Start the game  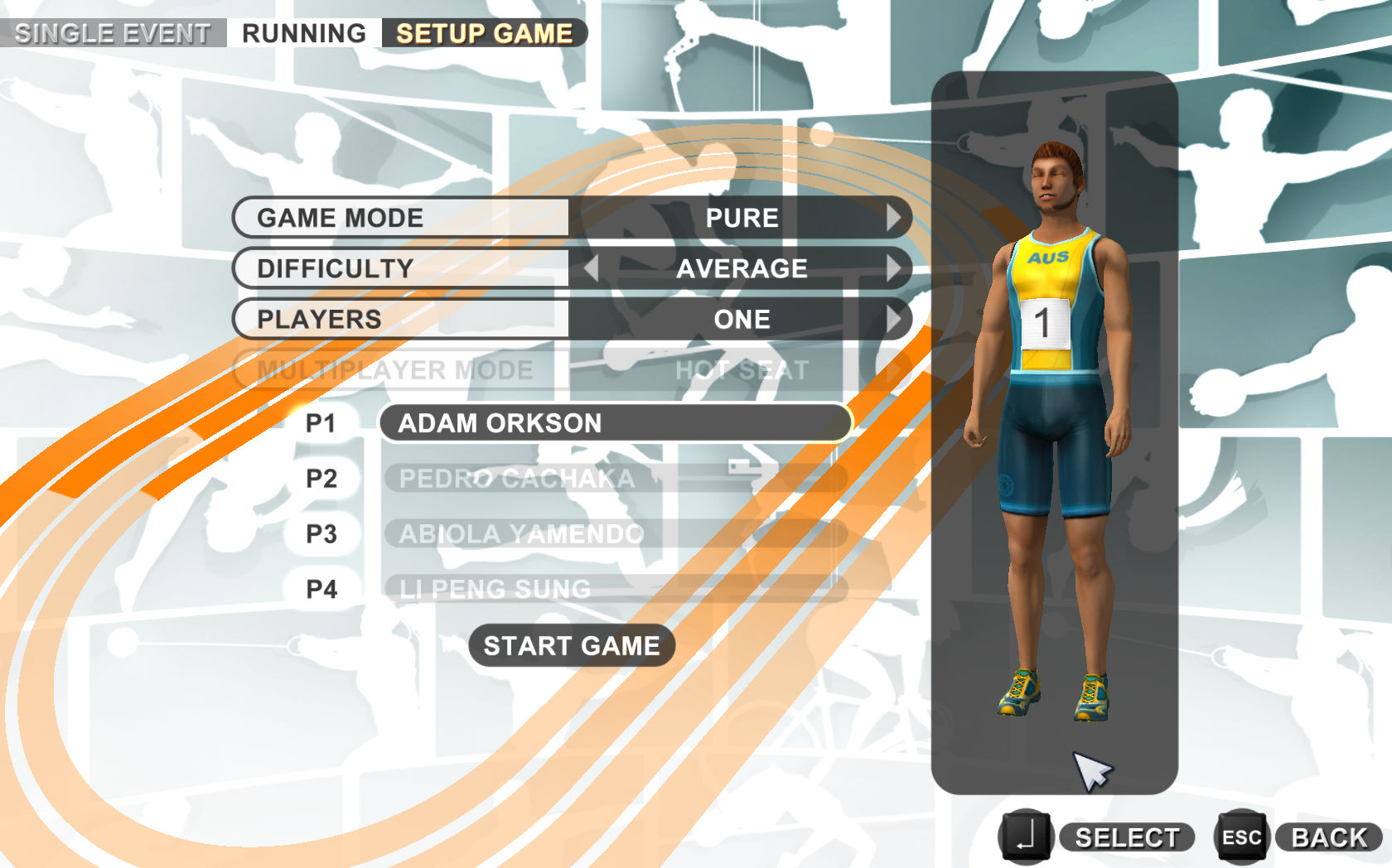(x=572, y=645)
